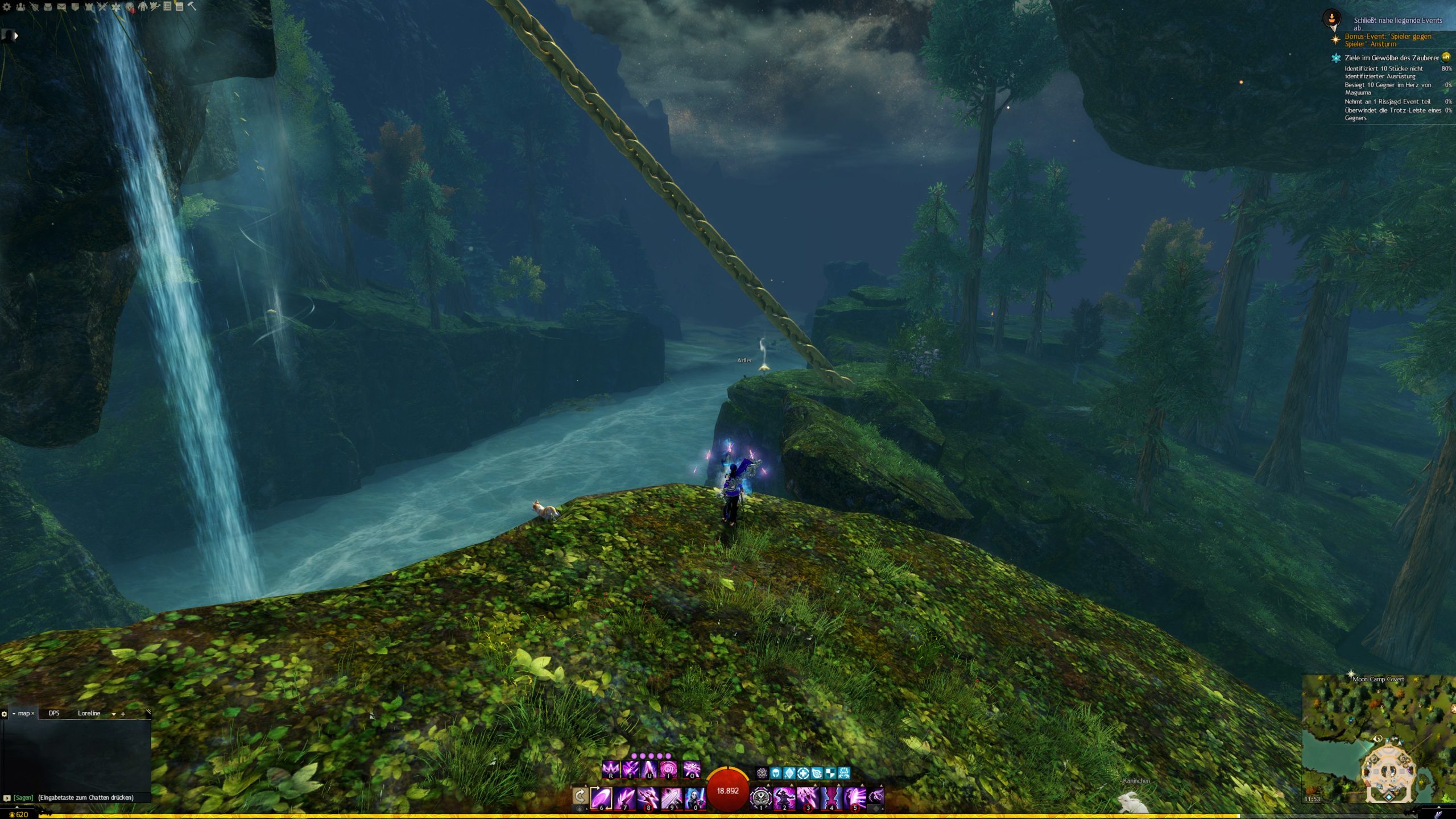
Task: Open the contacts and friends panel
Action: 20,7
